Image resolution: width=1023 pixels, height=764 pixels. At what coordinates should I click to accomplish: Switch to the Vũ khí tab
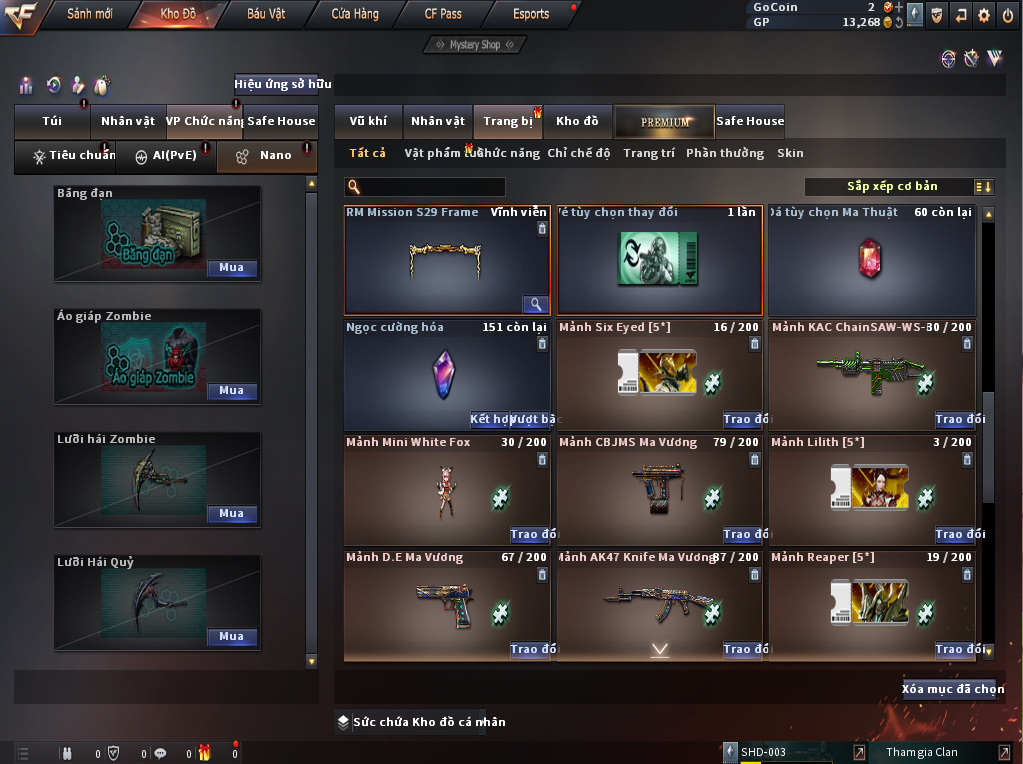(368, 121)
